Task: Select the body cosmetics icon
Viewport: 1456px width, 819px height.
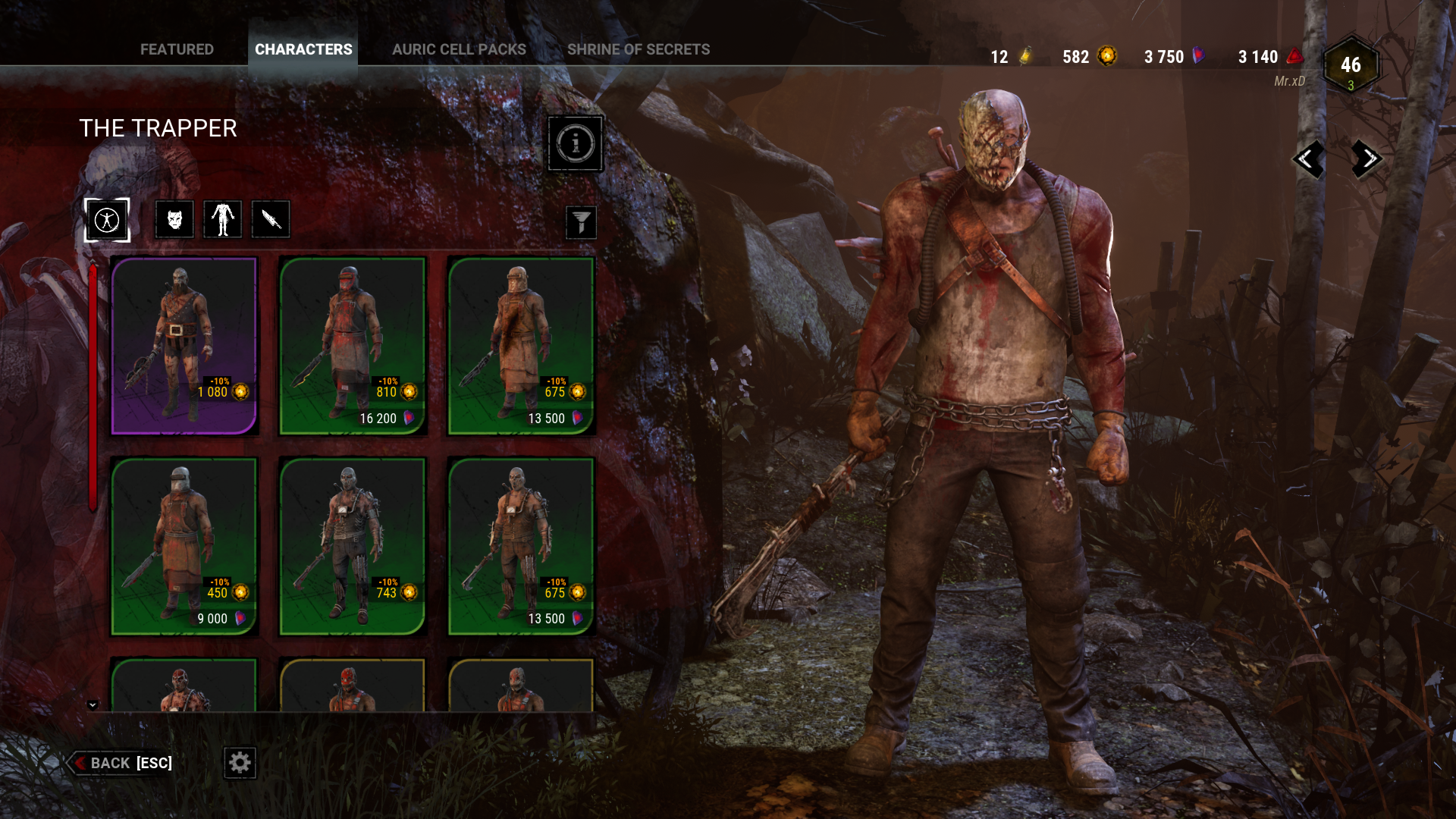Action: pos(222,219)
